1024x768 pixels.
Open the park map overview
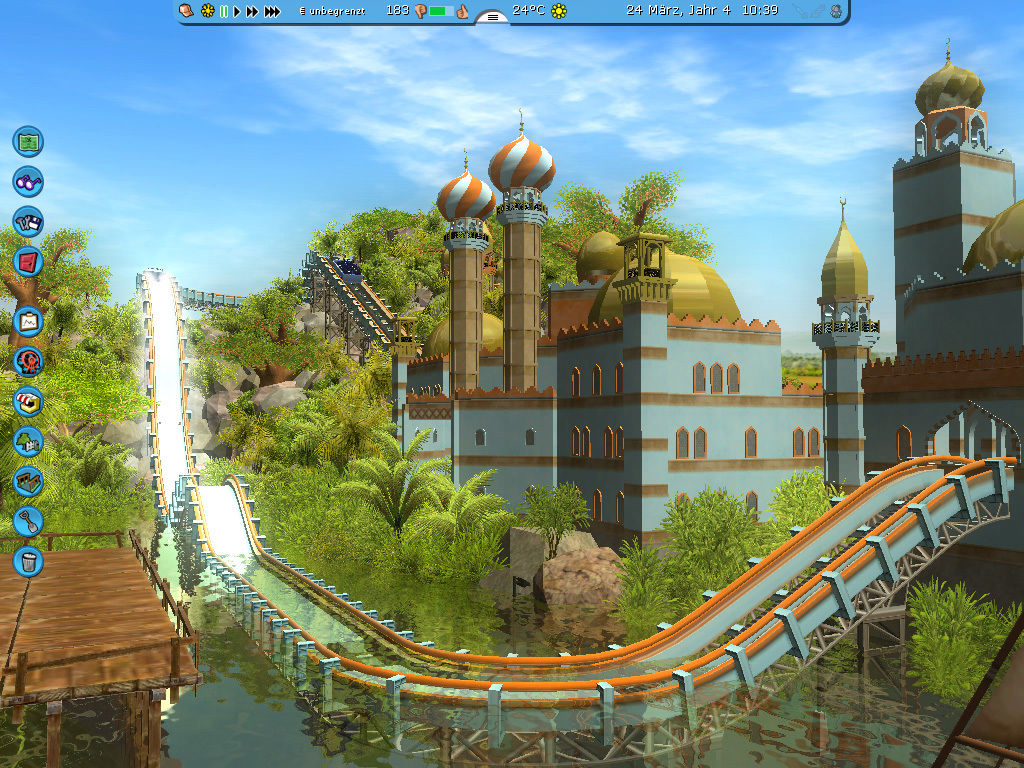[x=28, y=141]
